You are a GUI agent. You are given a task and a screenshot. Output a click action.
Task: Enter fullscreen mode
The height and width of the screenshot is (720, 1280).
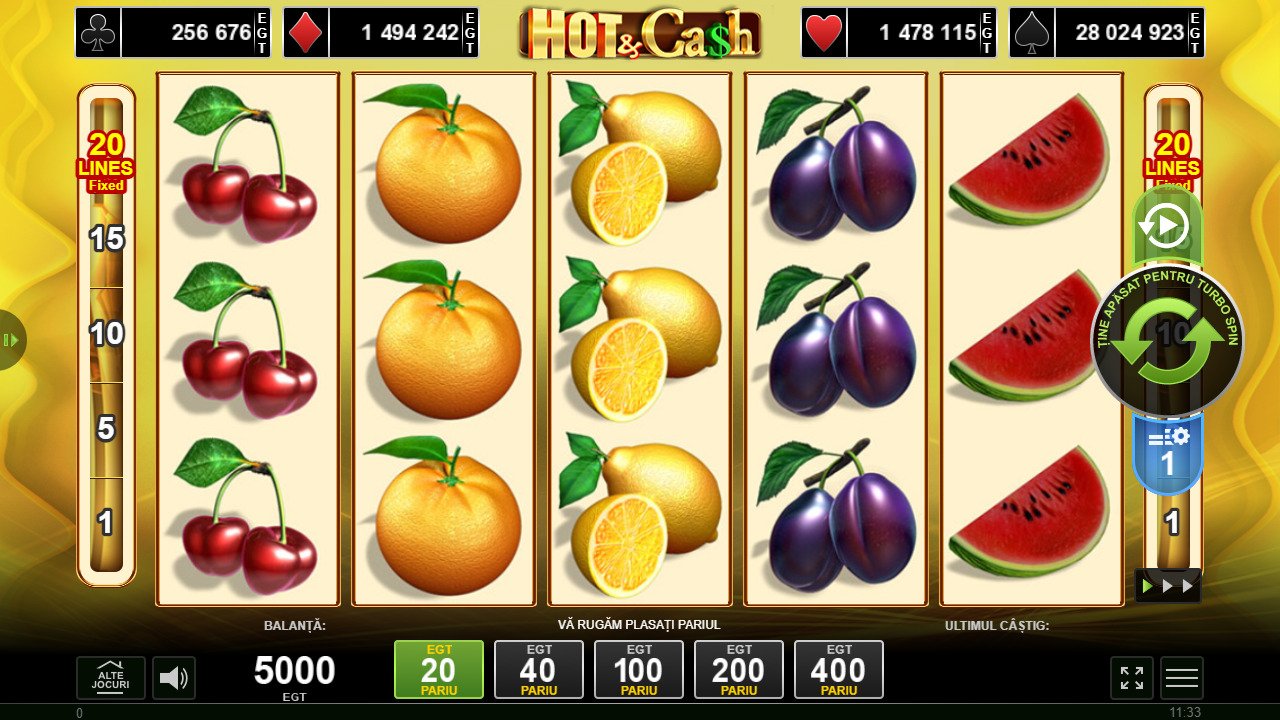point(1131,677)
